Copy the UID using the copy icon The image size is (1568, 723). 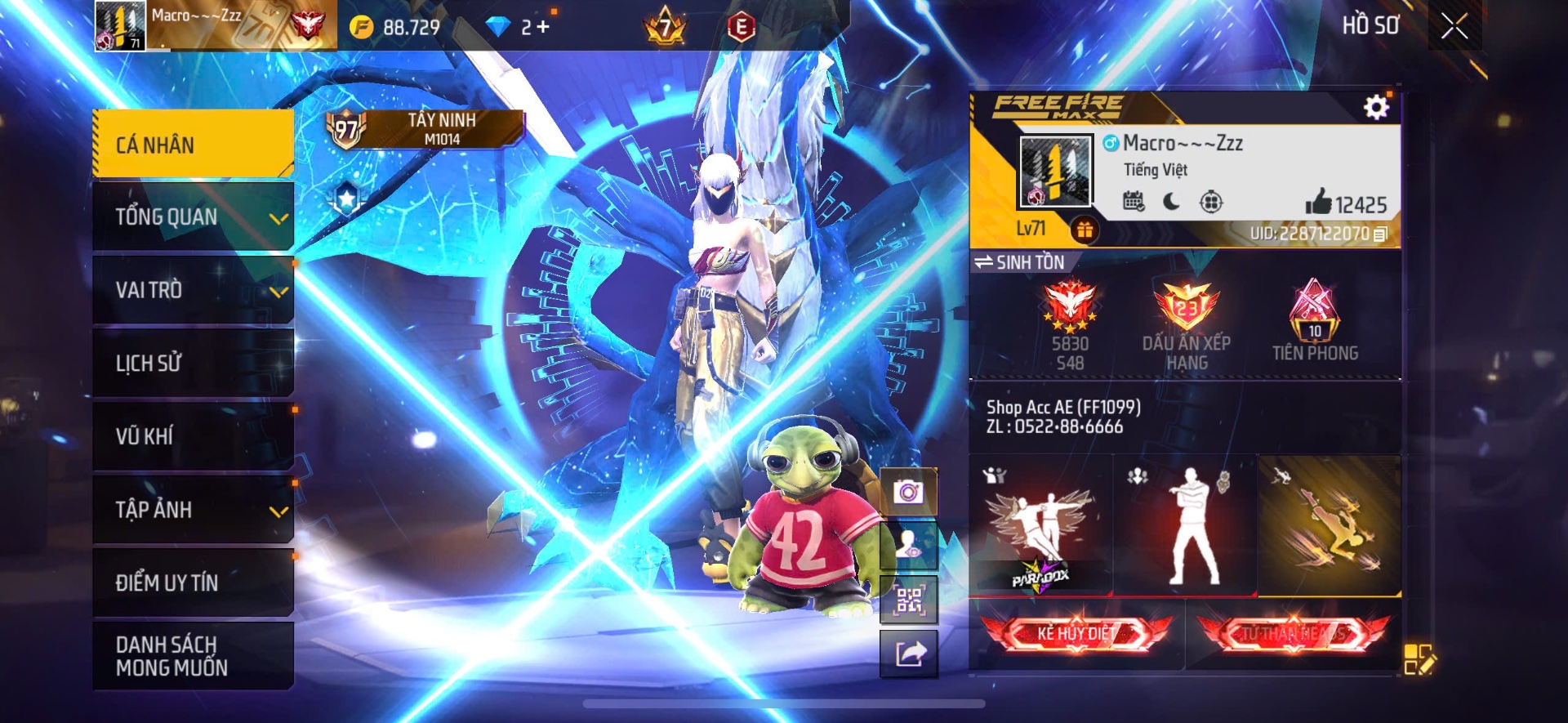click(x=1381, y=233)
